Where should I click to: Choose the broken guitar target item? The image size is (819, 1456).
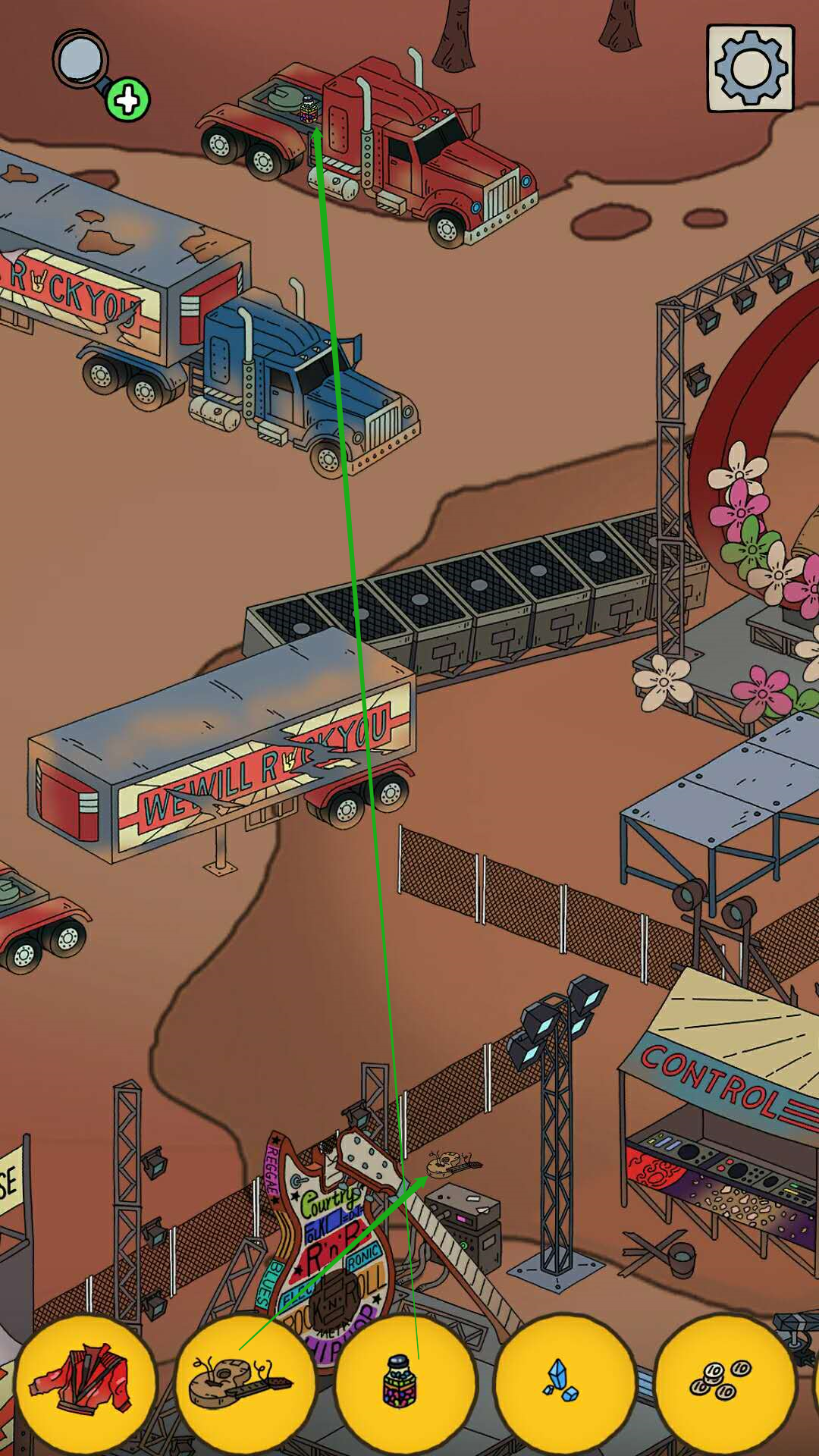tap(244, 1382)
